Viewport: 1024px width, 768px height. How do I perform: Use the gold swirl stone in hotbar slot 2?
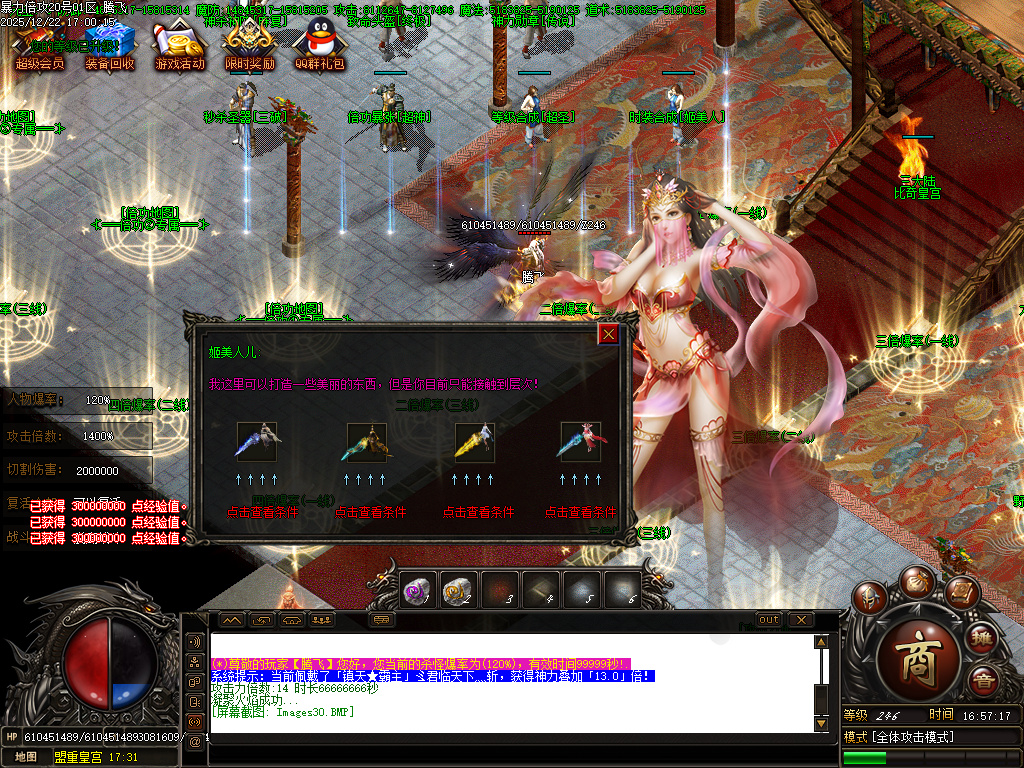tap(459, 591)
